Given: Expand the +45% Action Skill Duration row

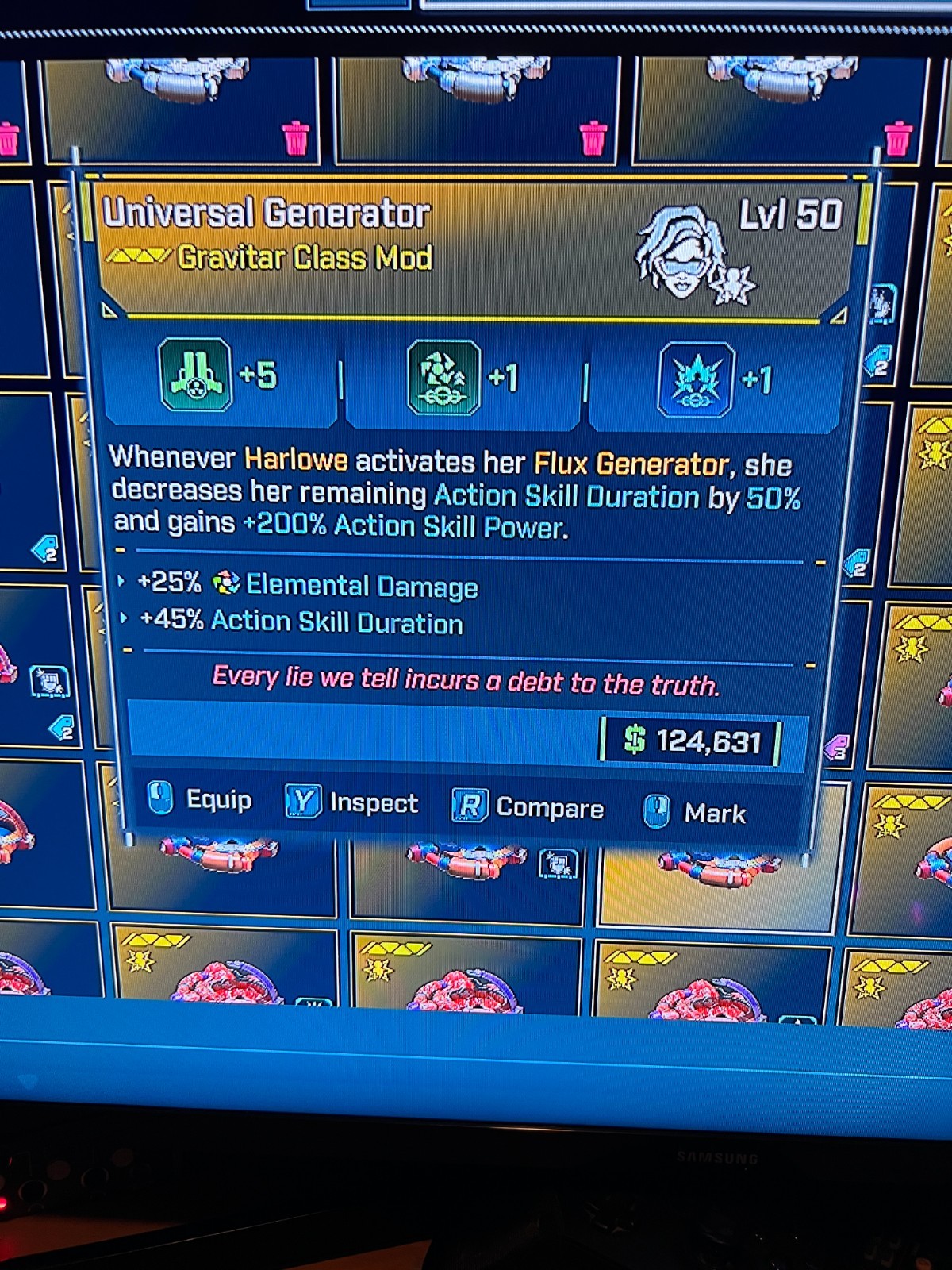Looking at the screenshot, I should (x=124, y=618).
